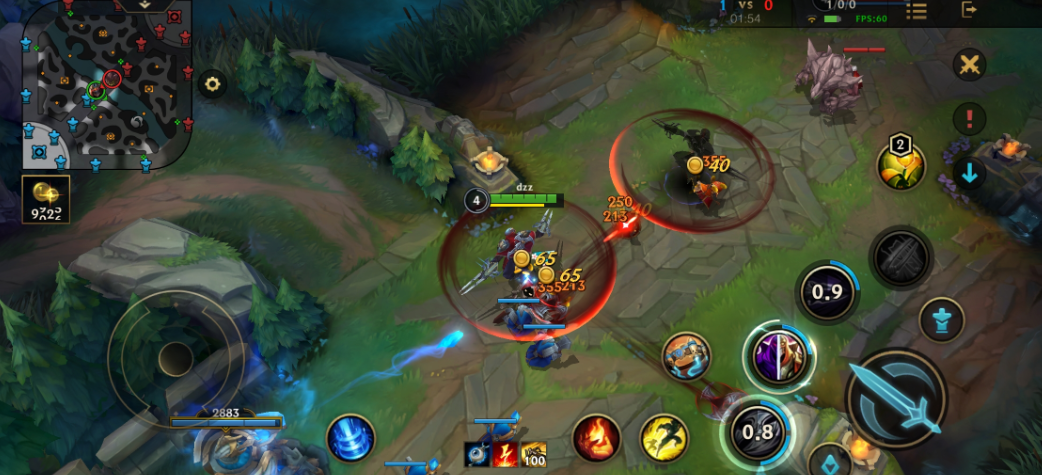This screenshot has width=1042, height=475.
Task: Send the blue down-arrow ping
Action: coord(968,172)
